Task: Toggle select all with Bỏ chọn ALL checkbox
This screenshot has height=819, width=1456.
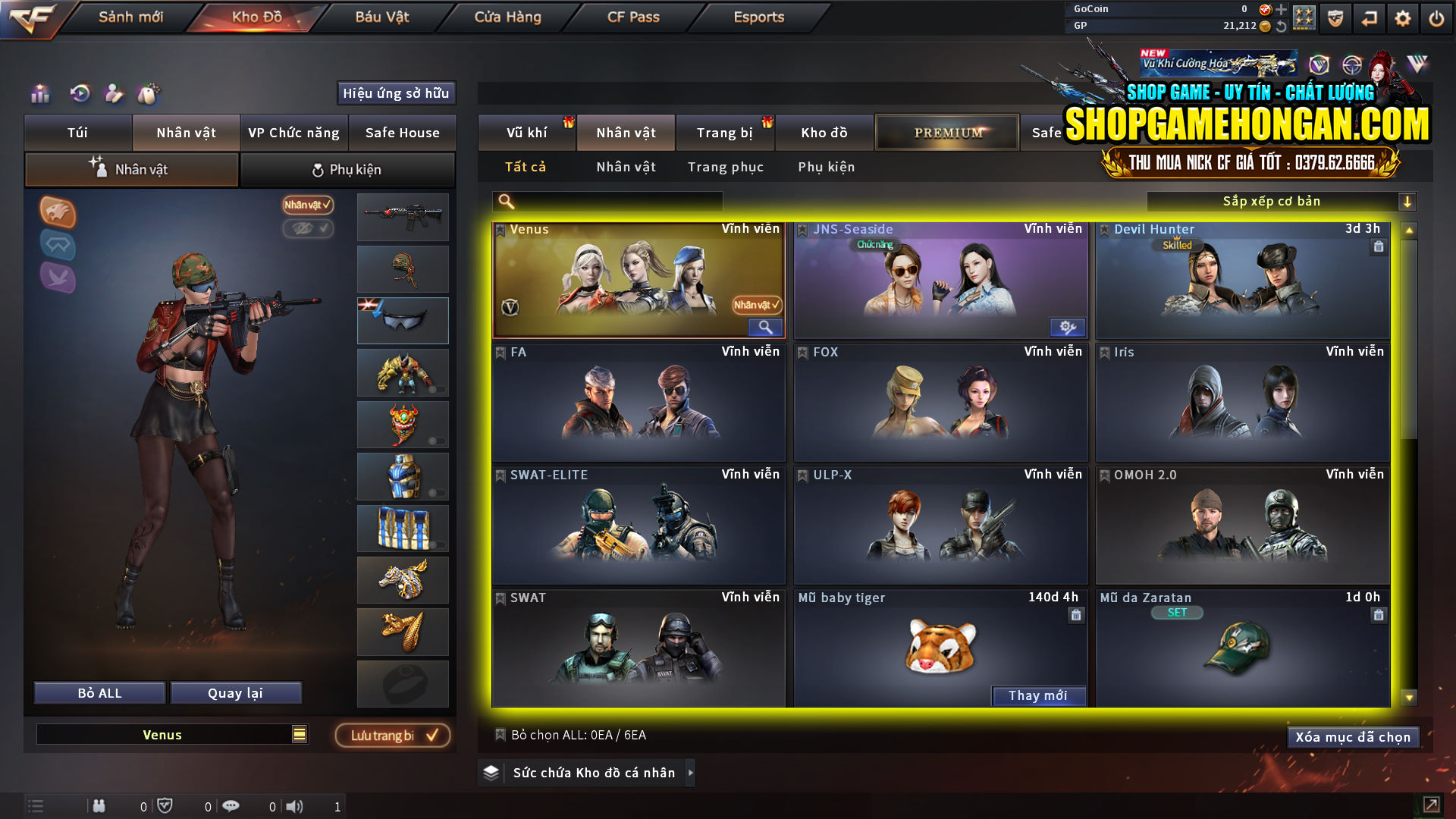Action: [x=500, y=735]
